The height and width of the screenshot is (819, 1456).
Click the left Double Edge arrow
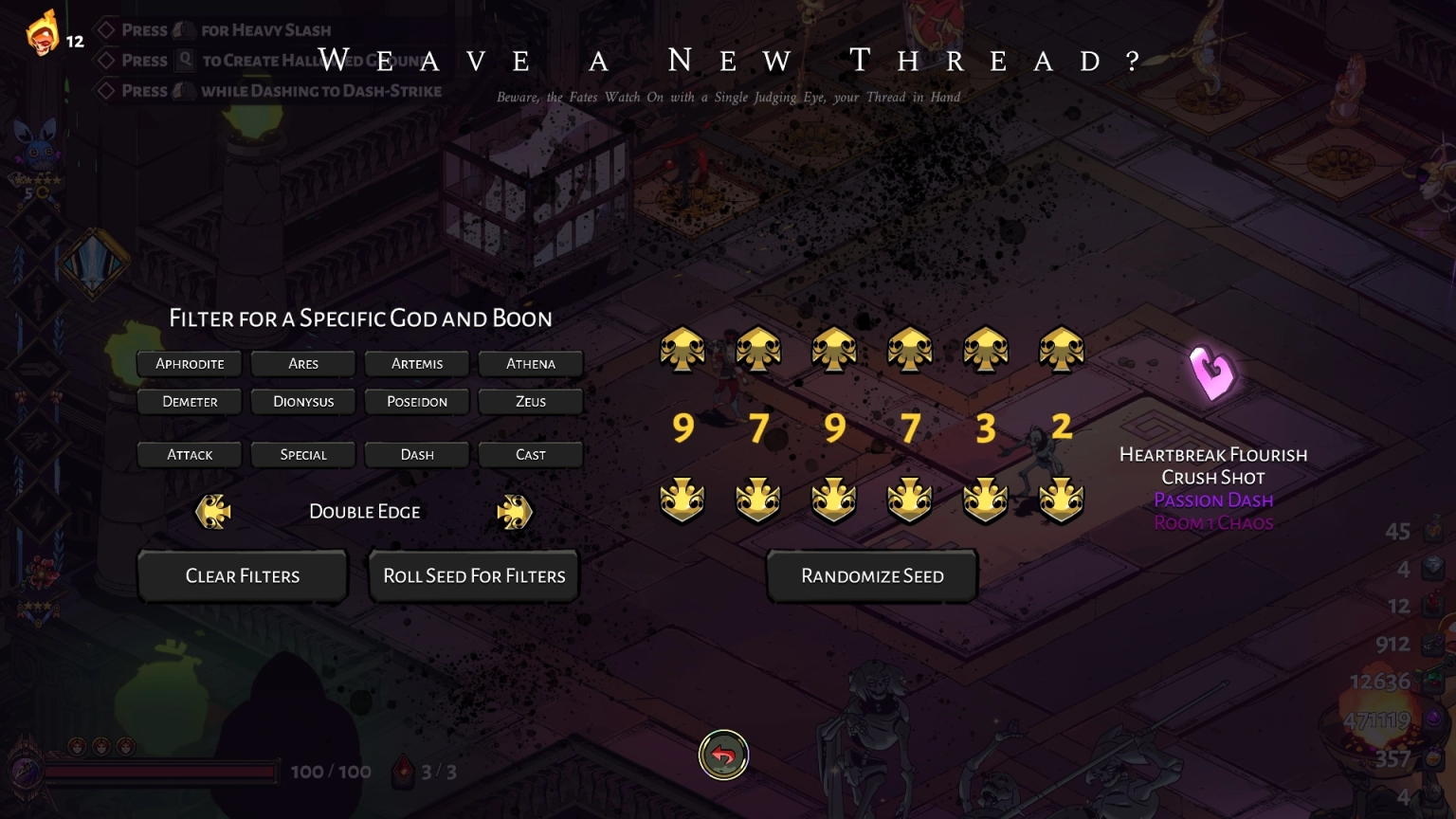click(212, 511)
